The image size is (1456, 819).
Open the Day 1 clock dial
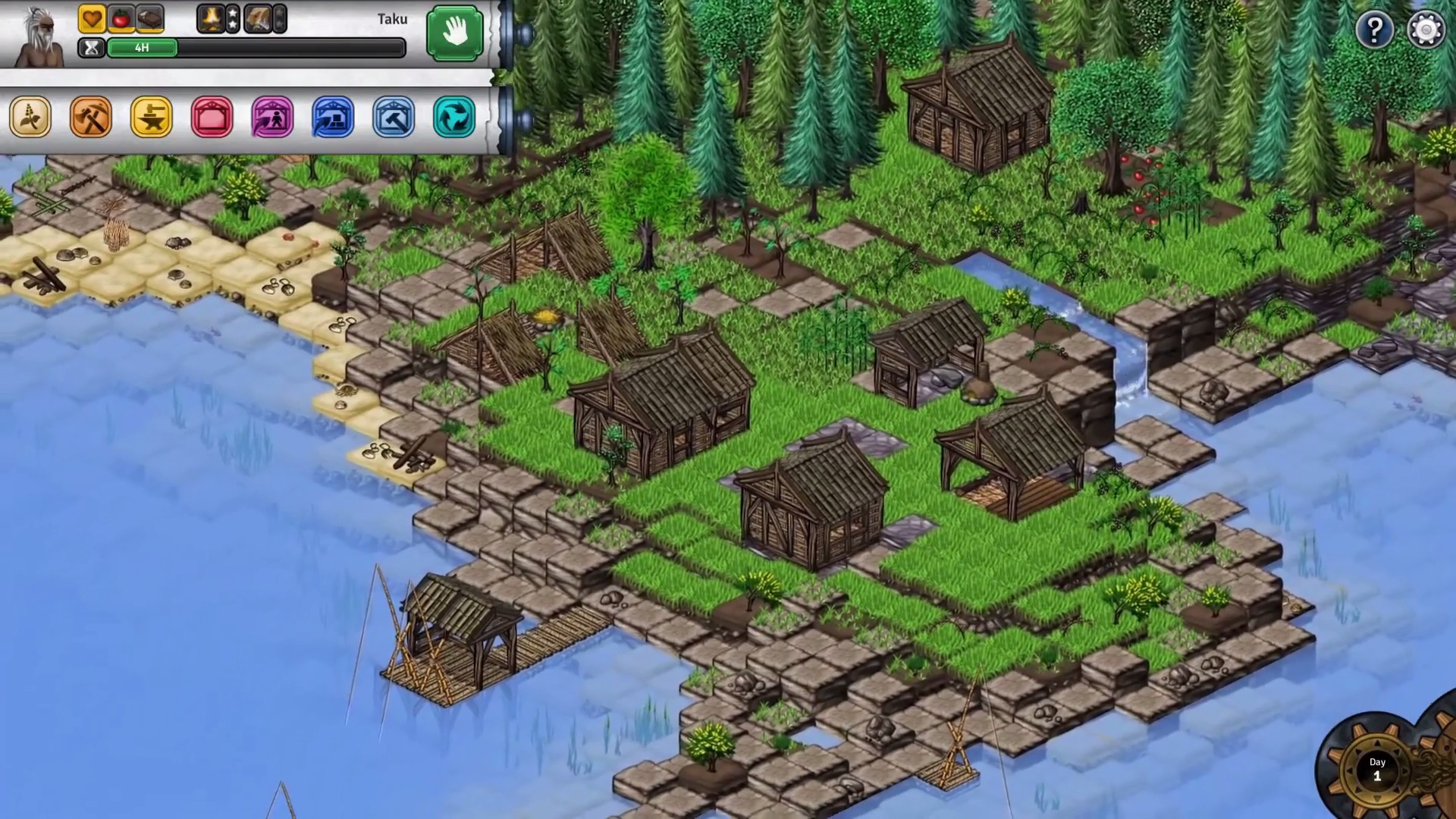tap(1377, 770)
